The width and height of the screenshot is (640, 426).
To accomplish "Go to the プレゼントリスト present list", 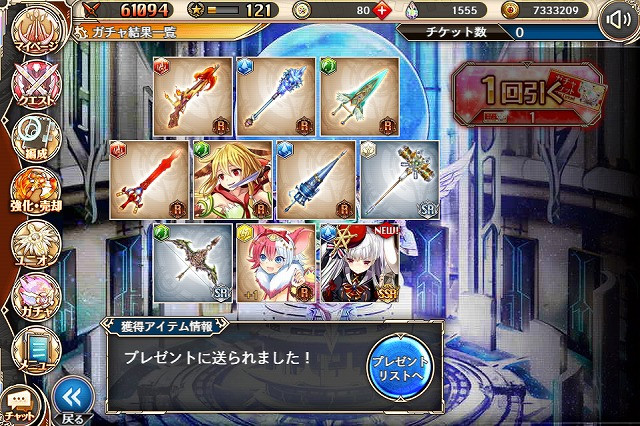I will pos(399,366).
